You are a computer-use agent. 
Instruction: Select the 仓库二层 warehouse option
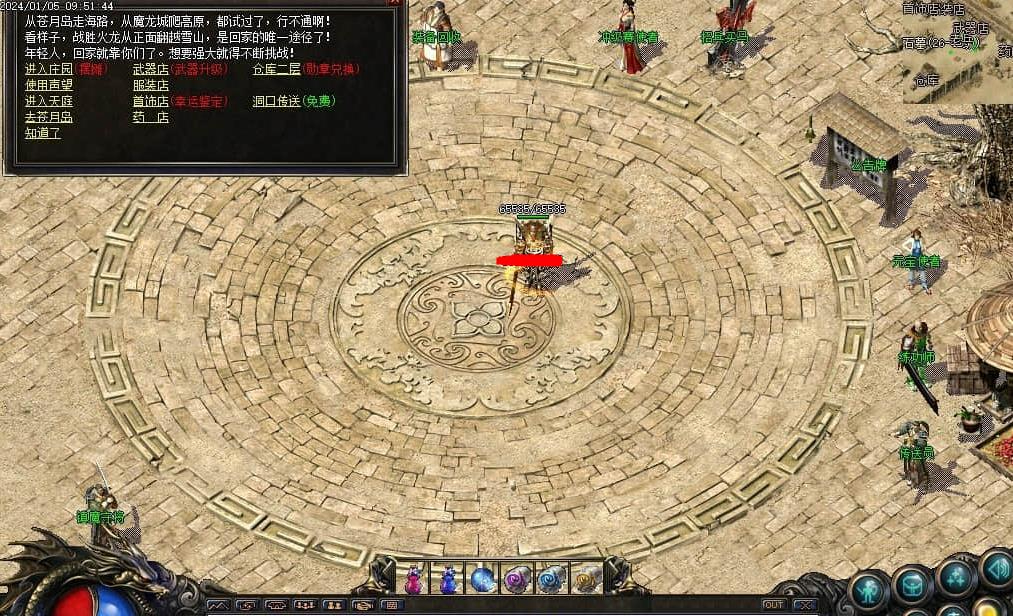coord(276,70)
